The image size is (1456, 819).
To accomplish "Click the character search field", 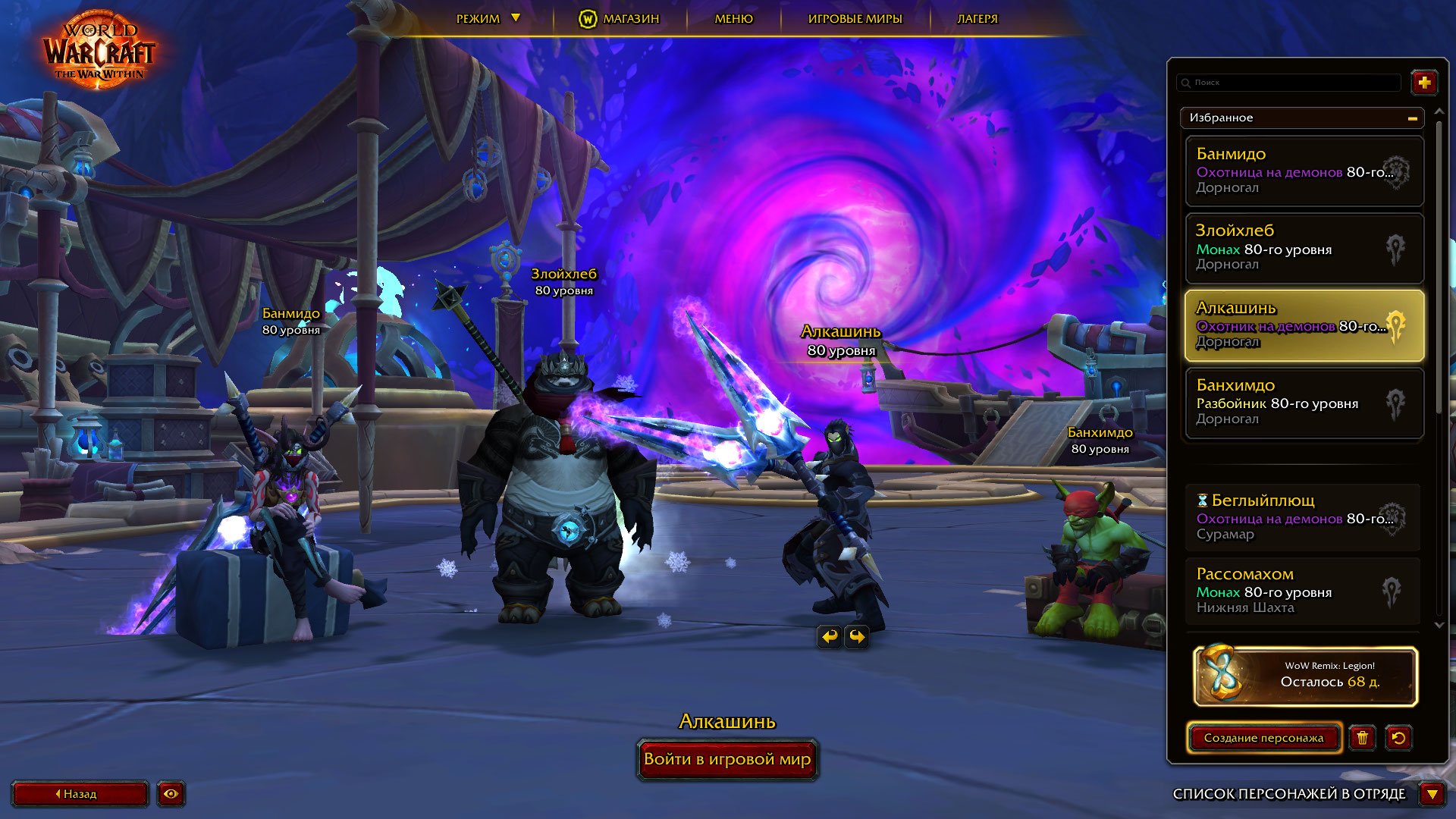I will point(1289,83).
